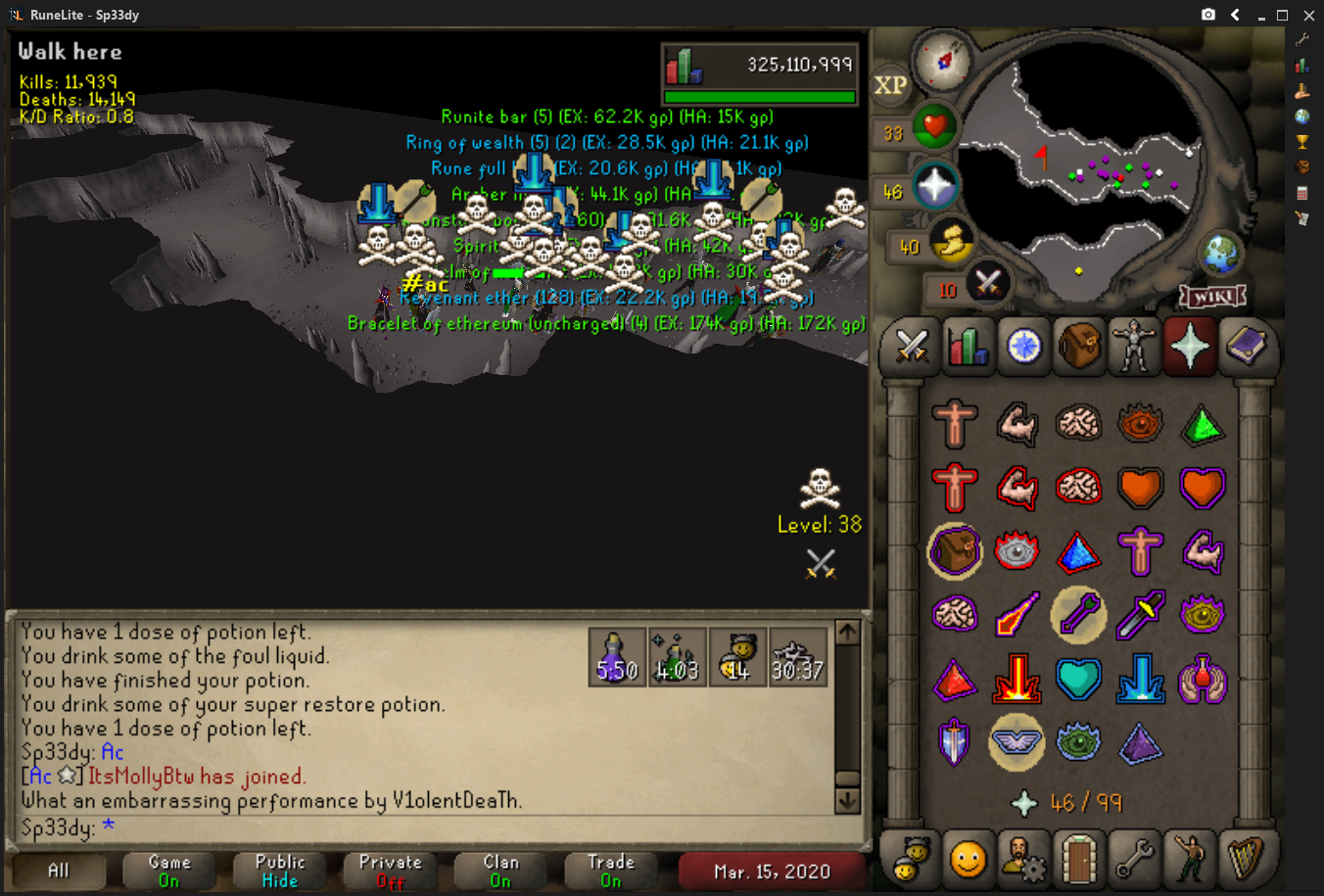Open the Combat Options tab
This screenshot has height=896, width=1324.
coord(912,347)
